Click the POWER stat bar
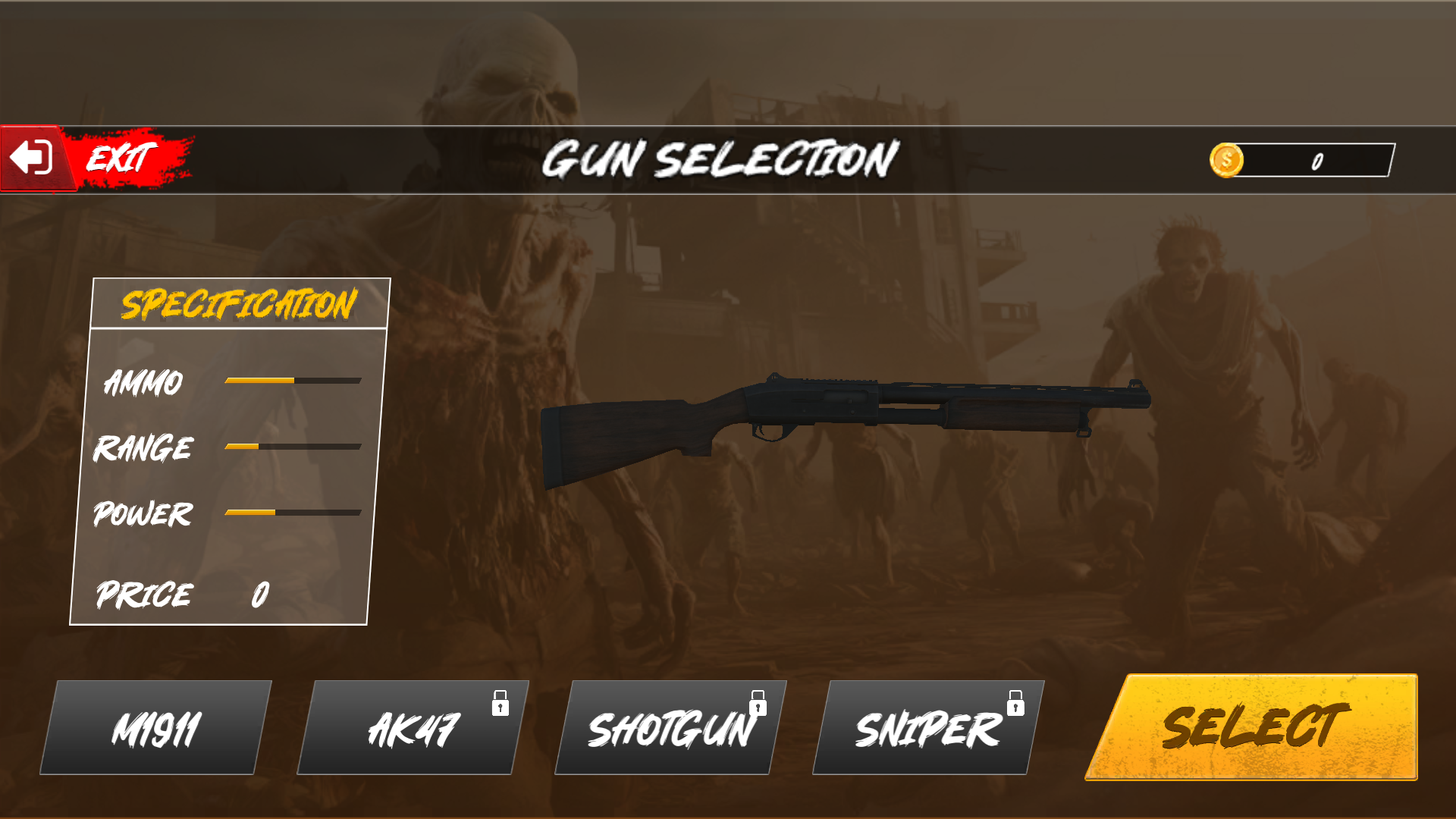This screenshot has height=819, width=1456. pos(292,513)
